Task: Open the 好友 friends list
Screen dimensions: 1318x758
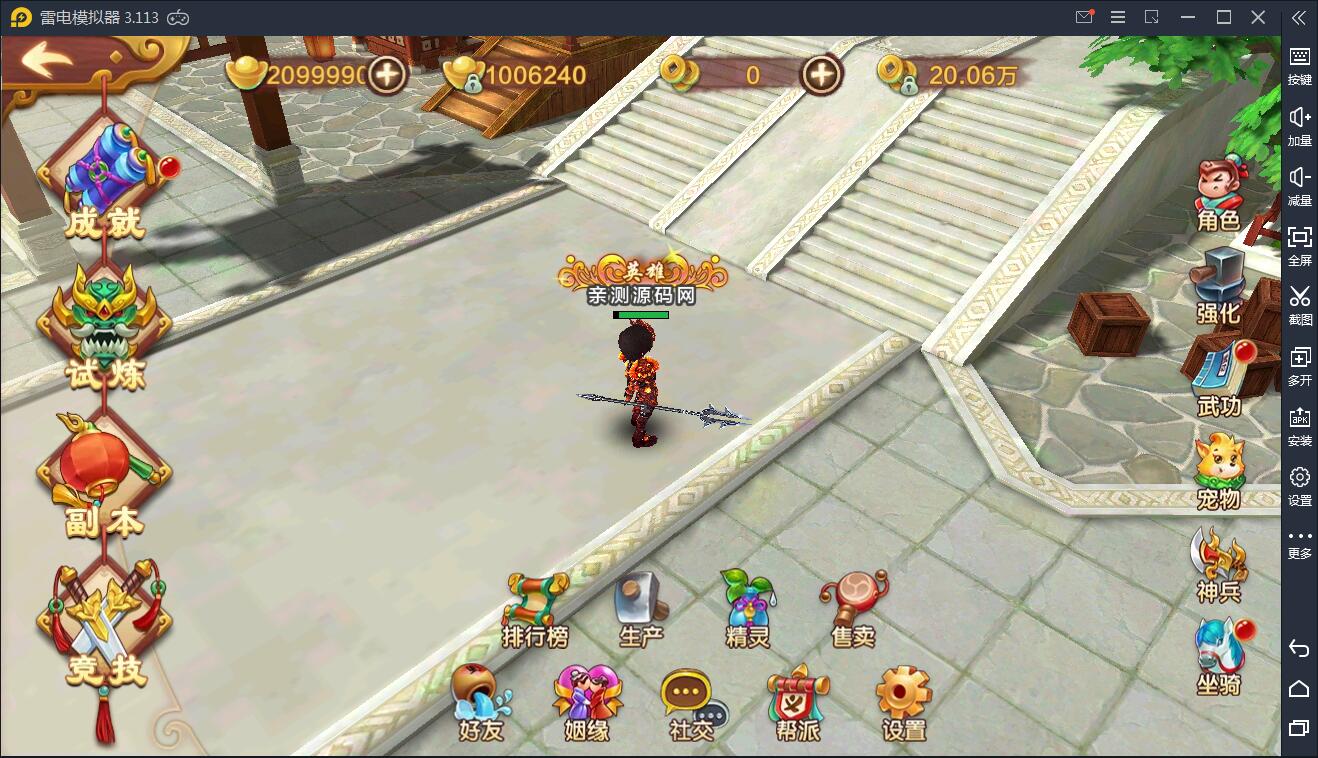Action: point(480,703)
